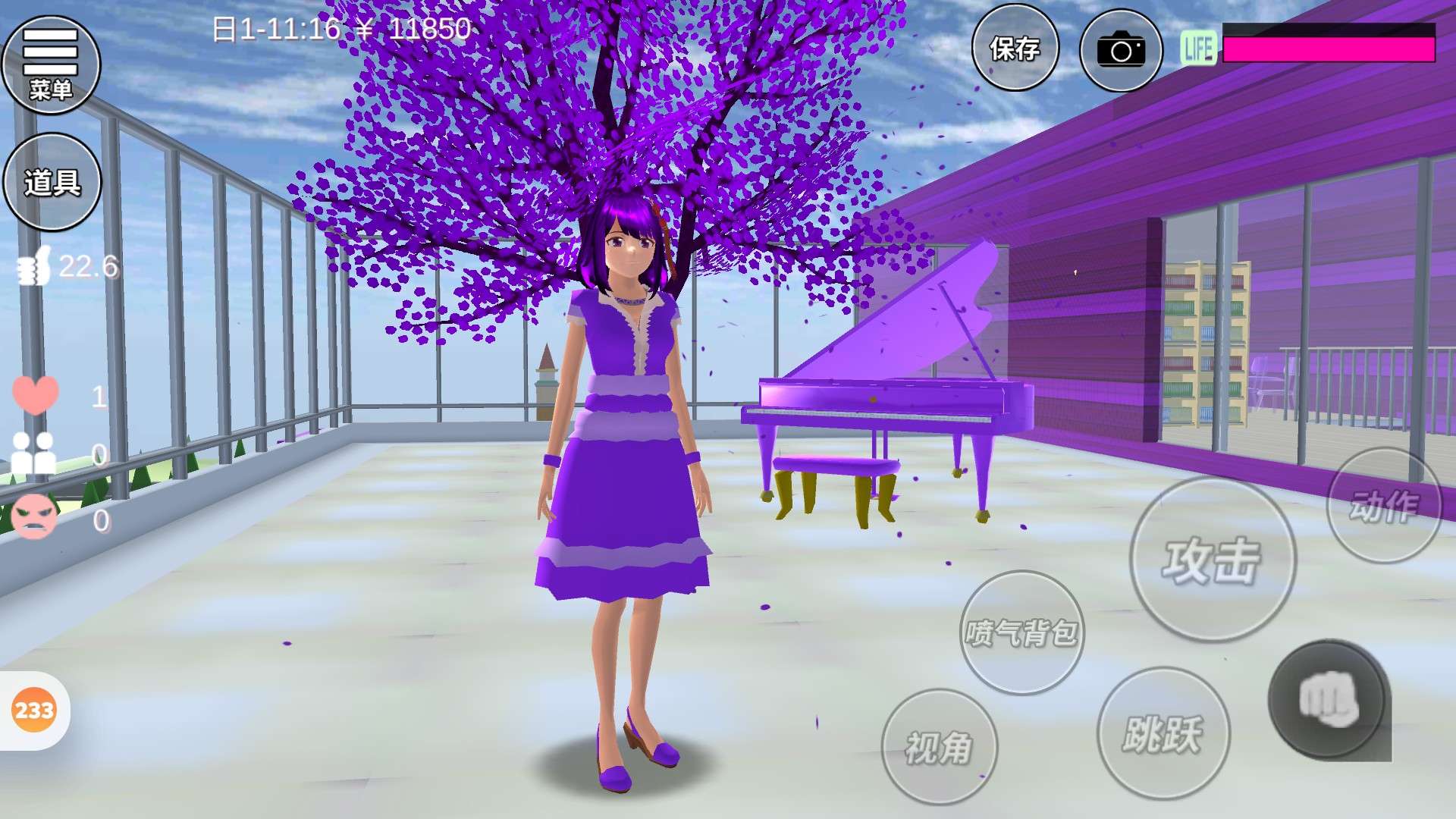Open the 道具 items button

pos(52,182)
